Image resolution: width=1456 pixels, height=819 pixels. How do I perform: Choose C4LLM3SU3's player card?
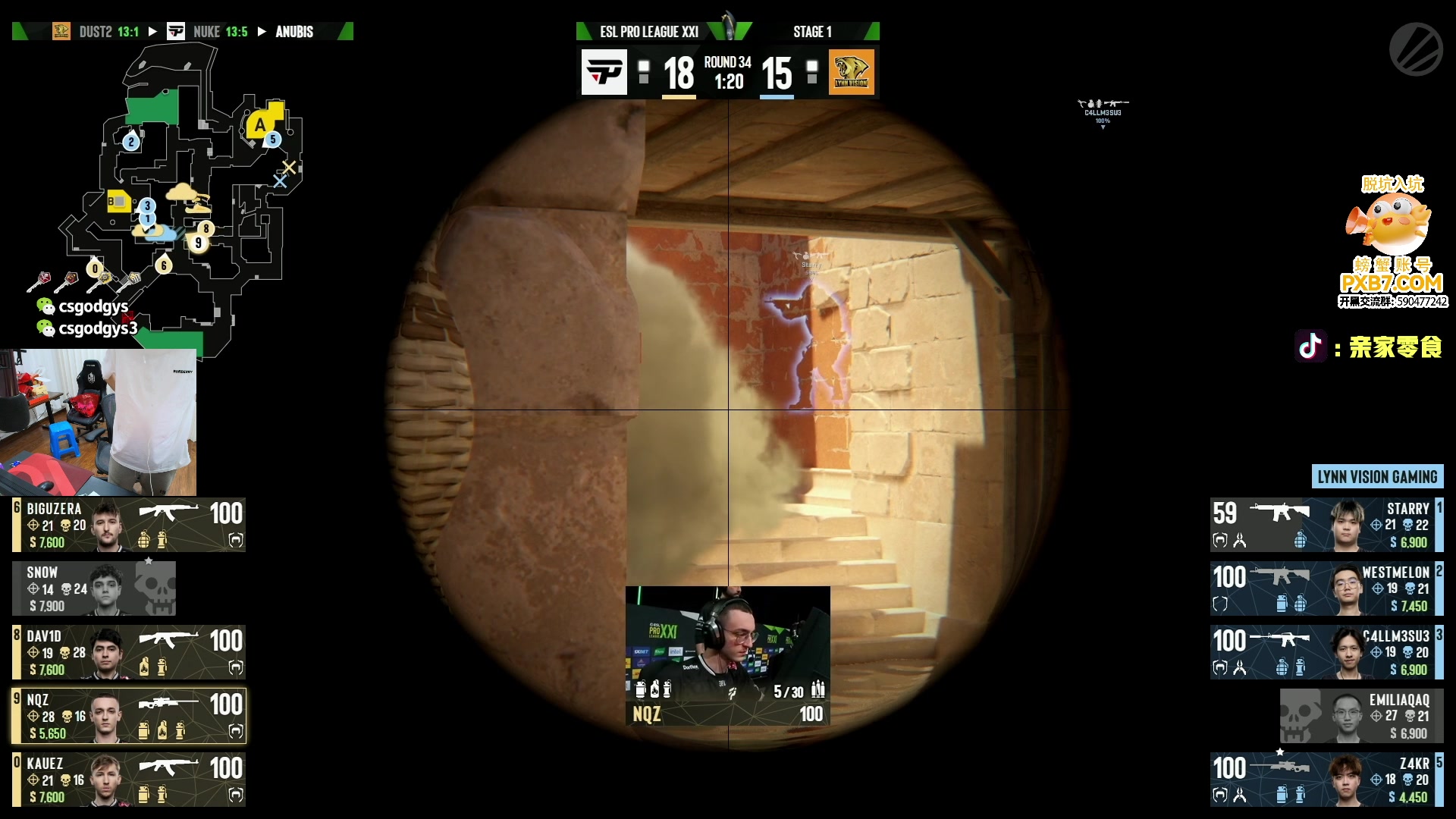pyautogui.click(x=1326, y=652)
